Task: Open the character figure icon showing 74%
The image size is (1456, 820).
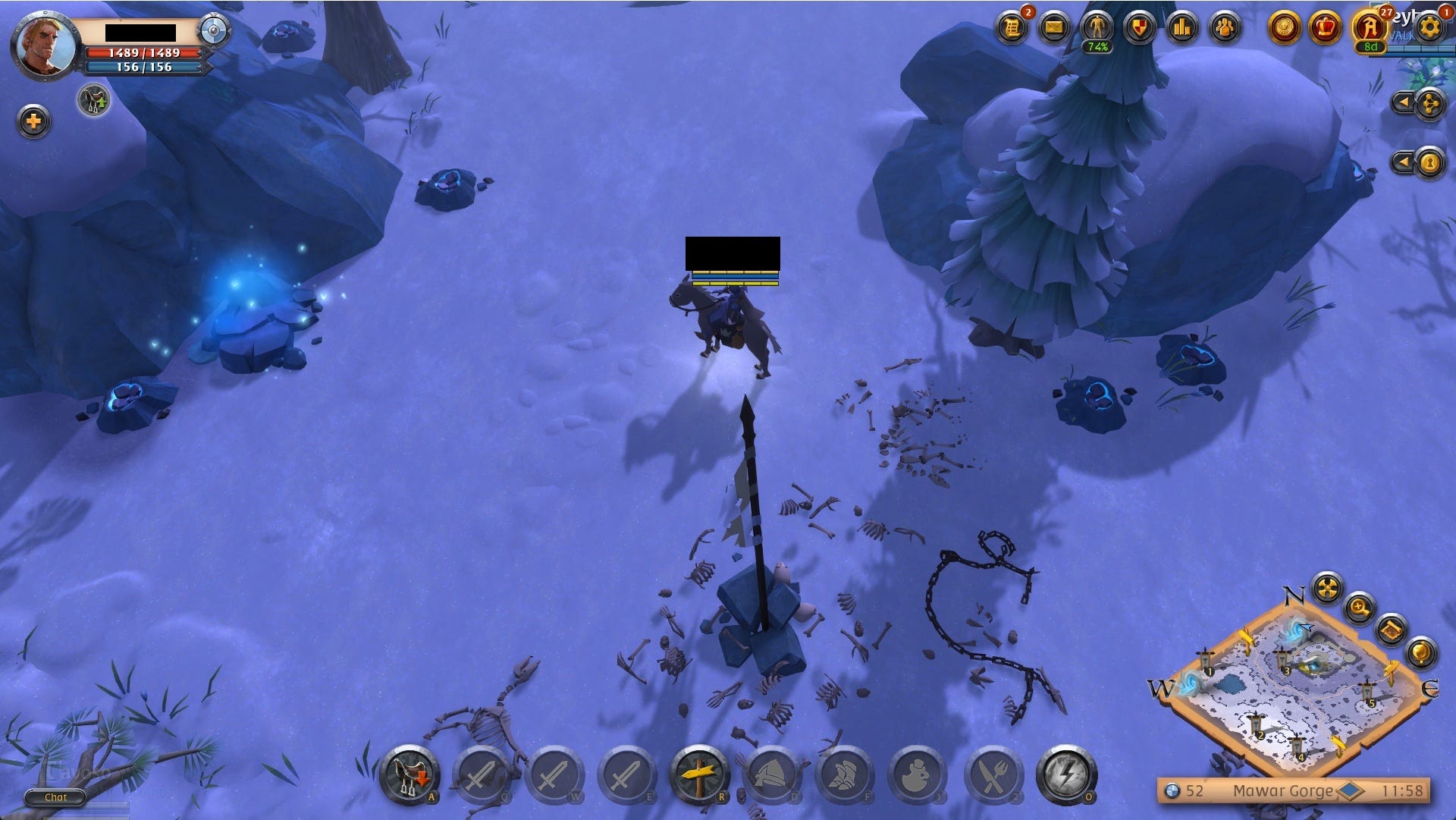Action: (1097, 29)
